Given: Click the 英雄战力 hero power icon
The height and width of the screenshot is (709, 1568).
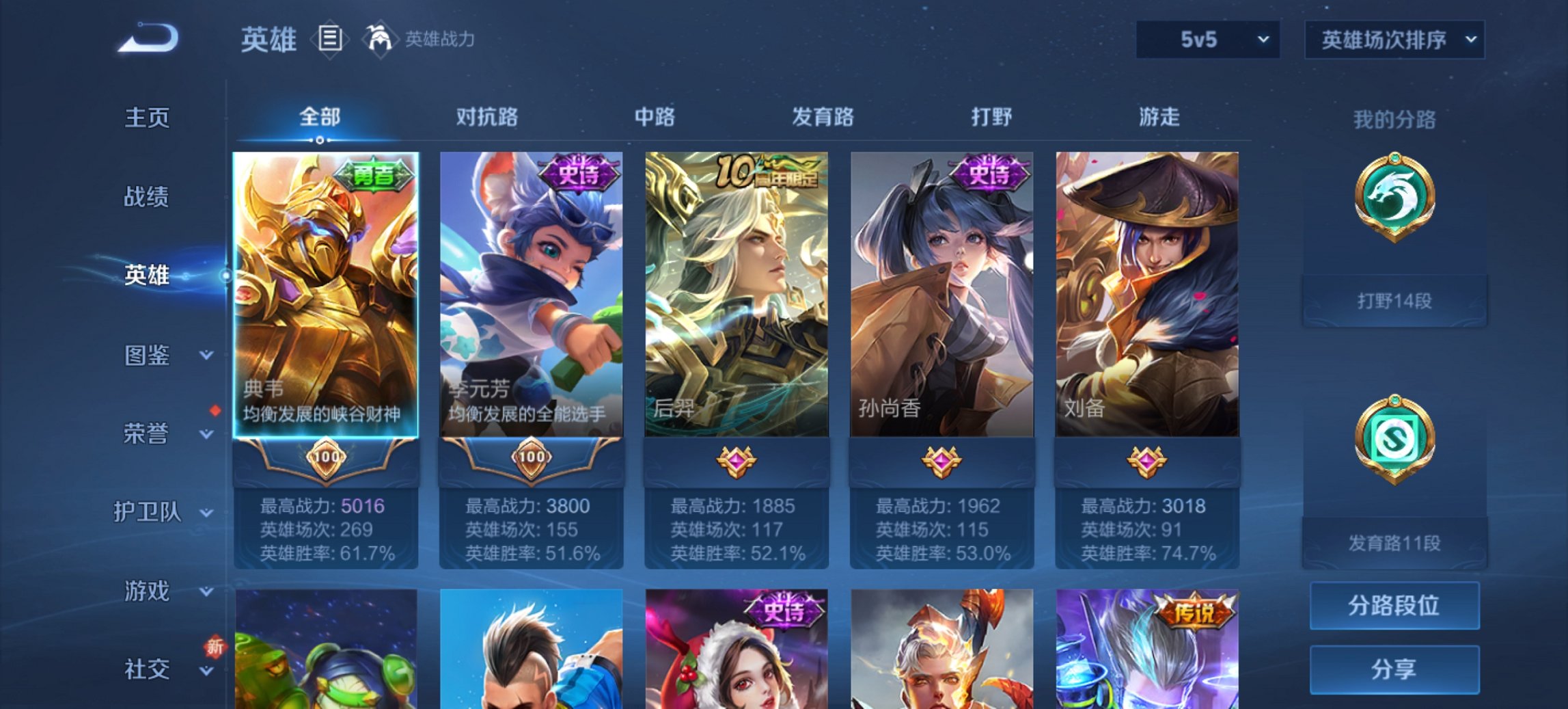Looking at the screenshot, I should click(380, 39).
